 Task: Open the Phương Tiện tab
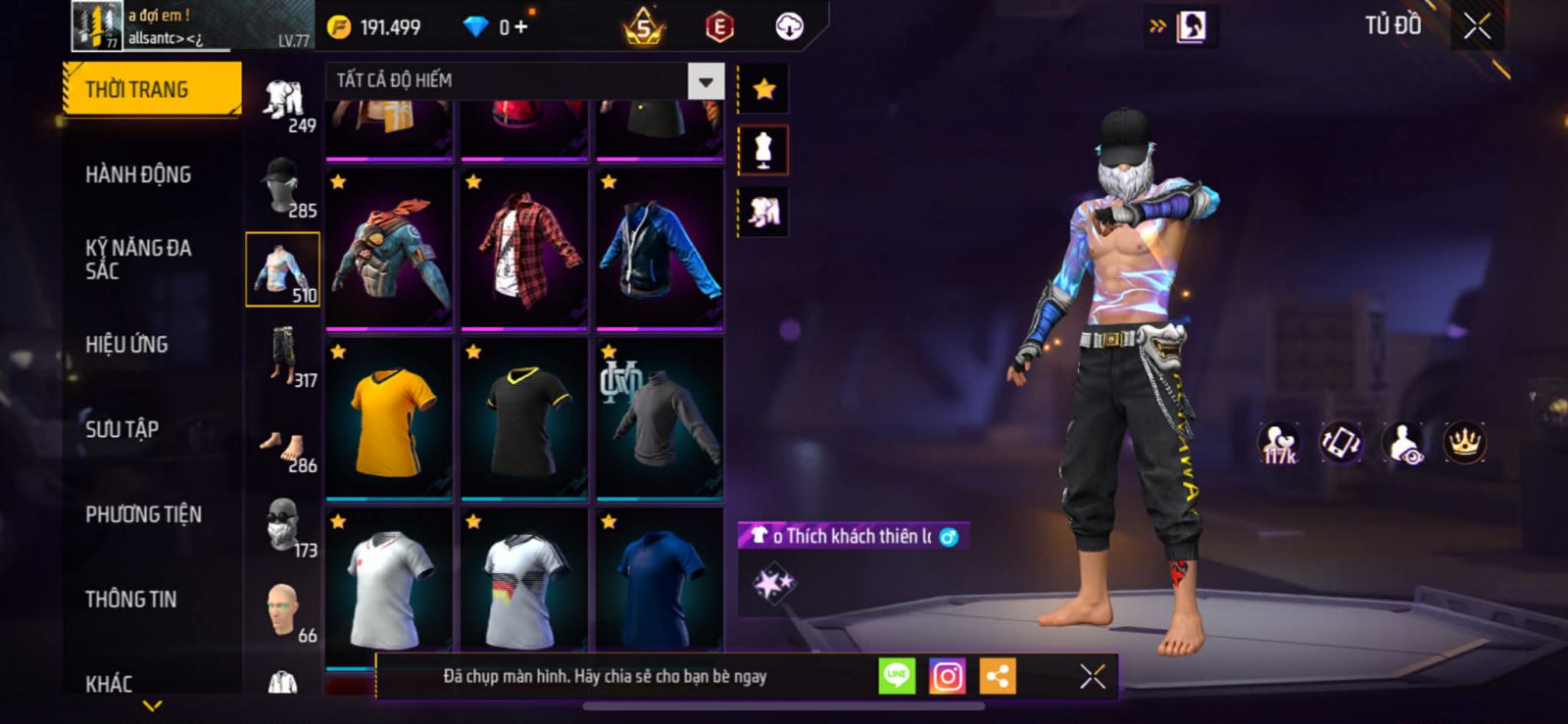(143, 514)
